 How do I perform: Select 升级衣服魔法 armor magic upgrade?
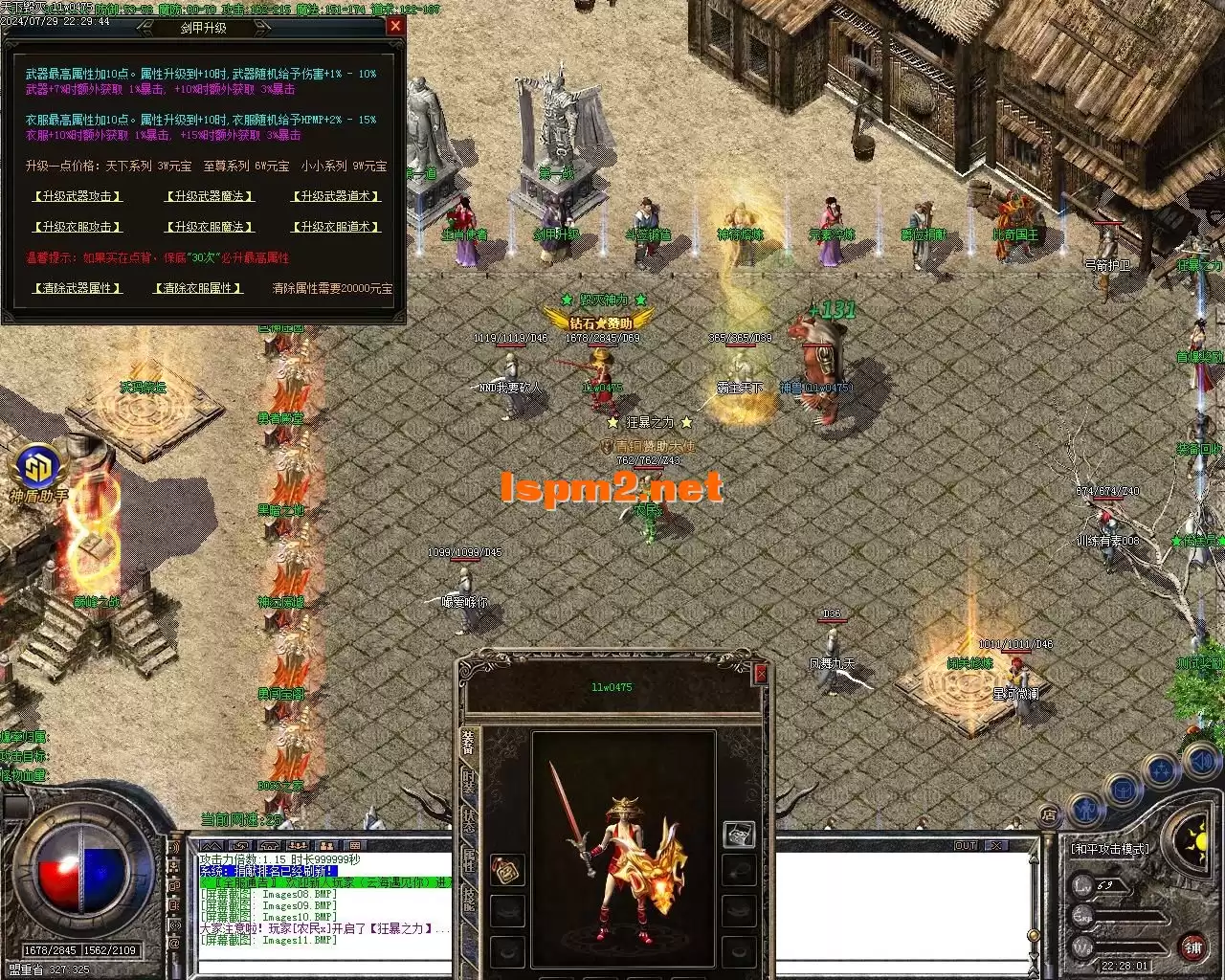pyautogui.click(x=209, y=227)
